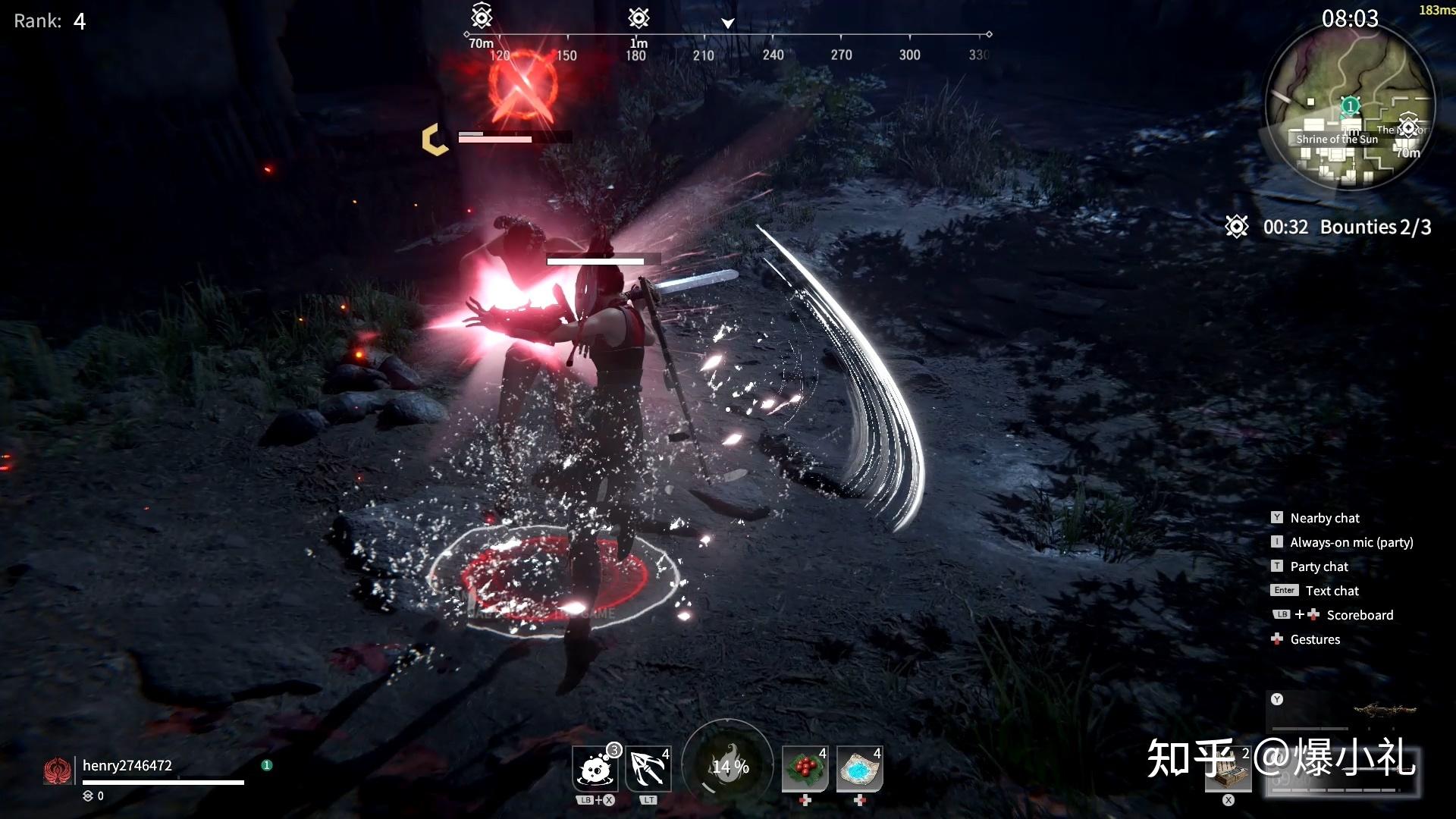This screenshot has height=819, width=1456.
Task: Use the blue armor powder item
Action: 859,769
